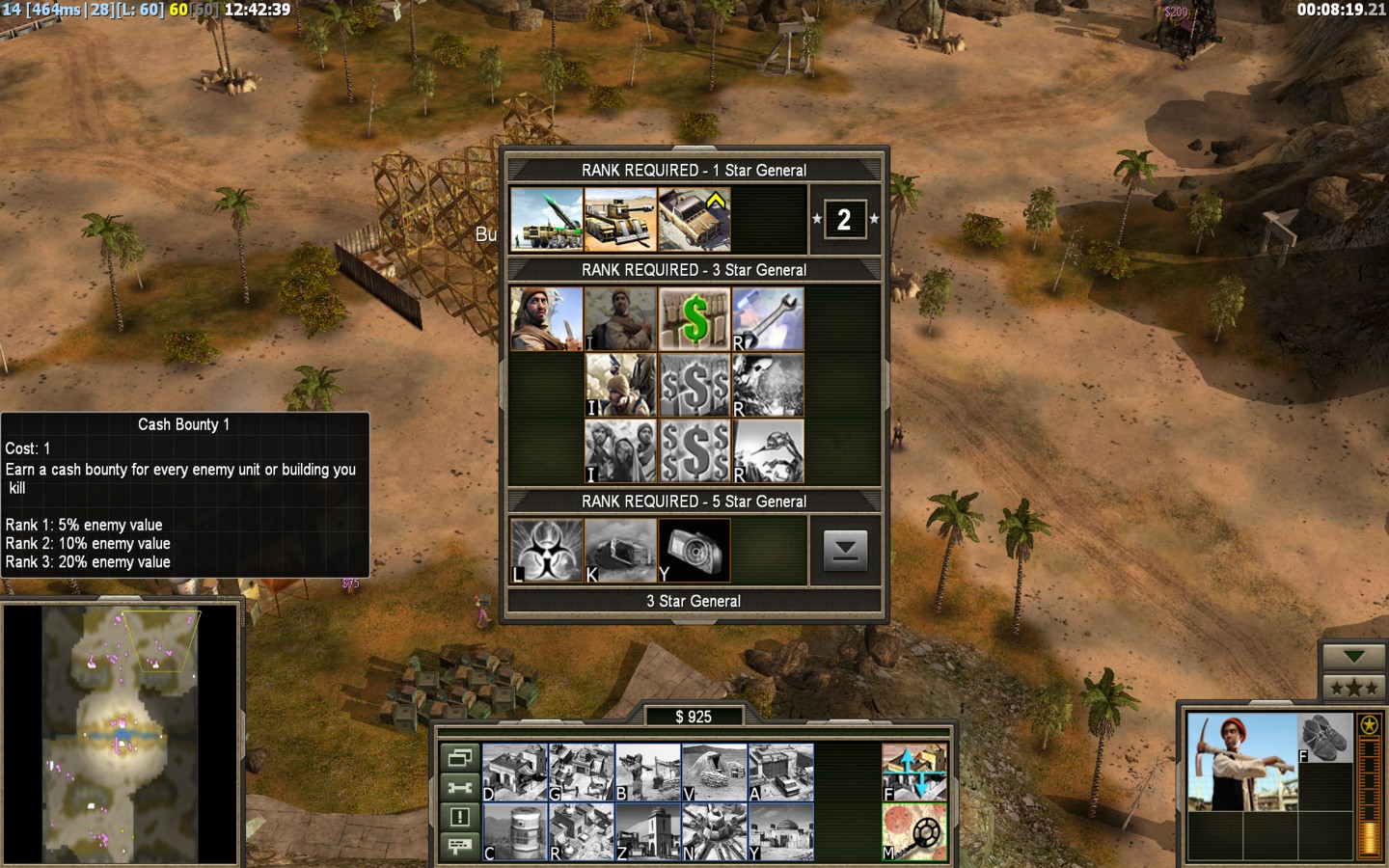Image resolution: width=1389 pixels, height=868 pixels.
Task: Select the SCUD Launcher general power
Action: [547, 220]
